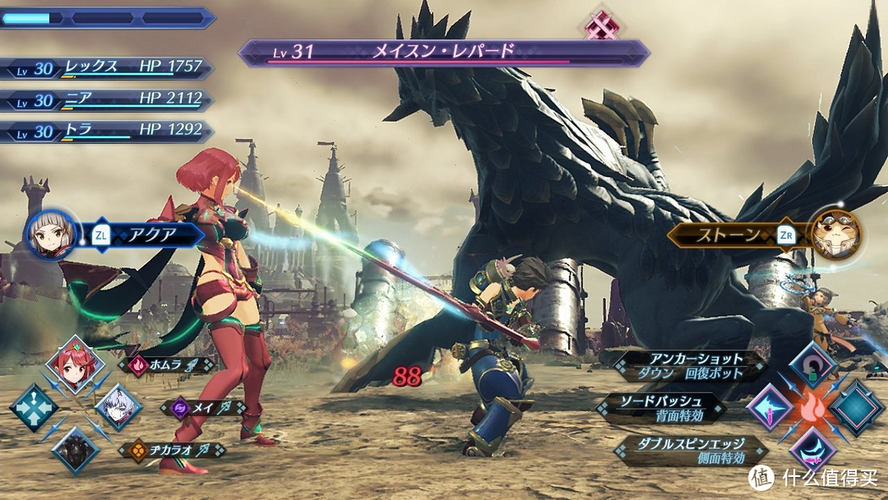Activate the four-arrow tactics diamond icon
The image size is (888, 500).
[33, 407]
